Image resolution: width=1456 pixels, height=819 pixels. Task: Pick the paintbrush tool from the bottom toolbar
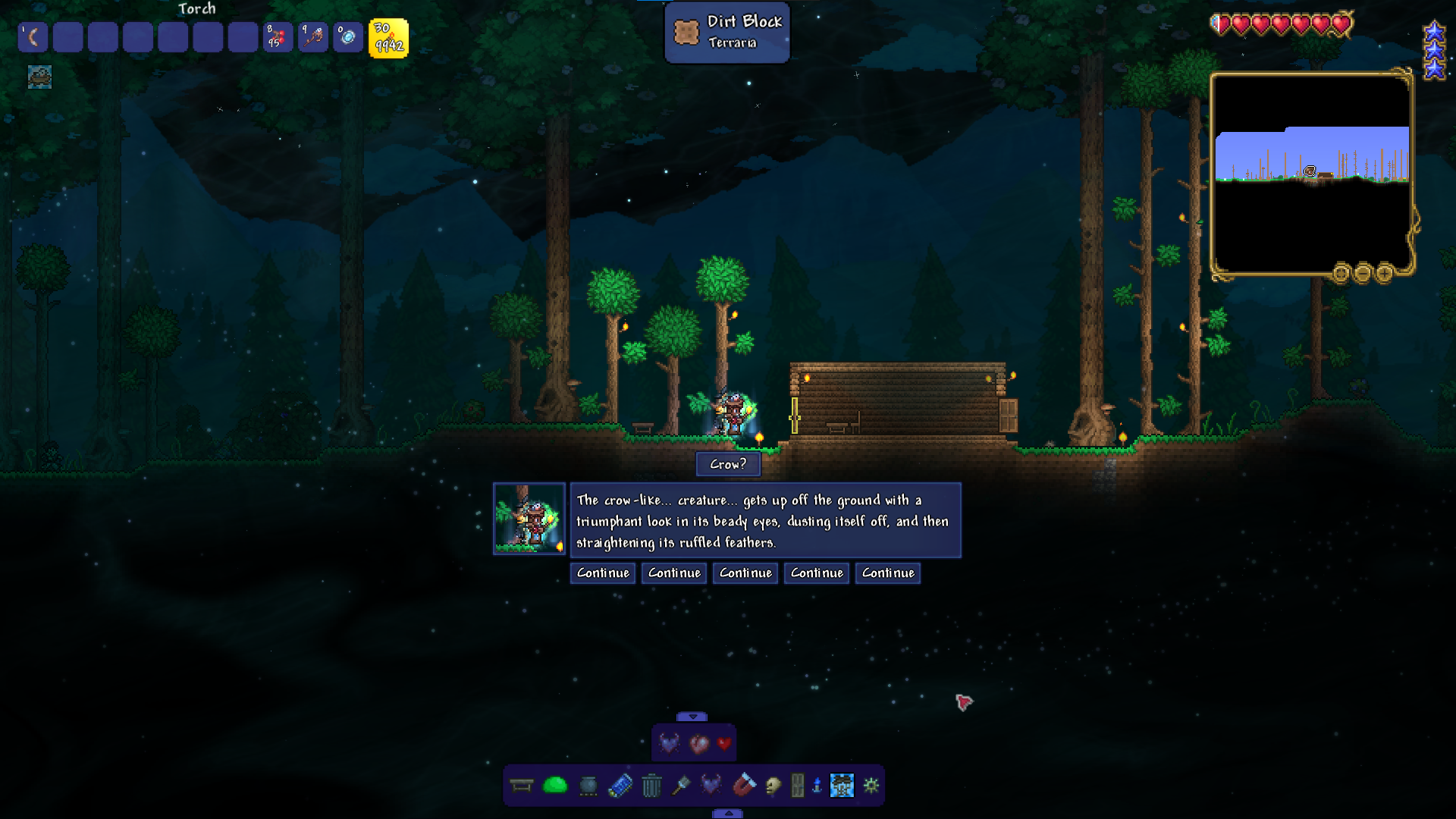[x=681, y=786]
